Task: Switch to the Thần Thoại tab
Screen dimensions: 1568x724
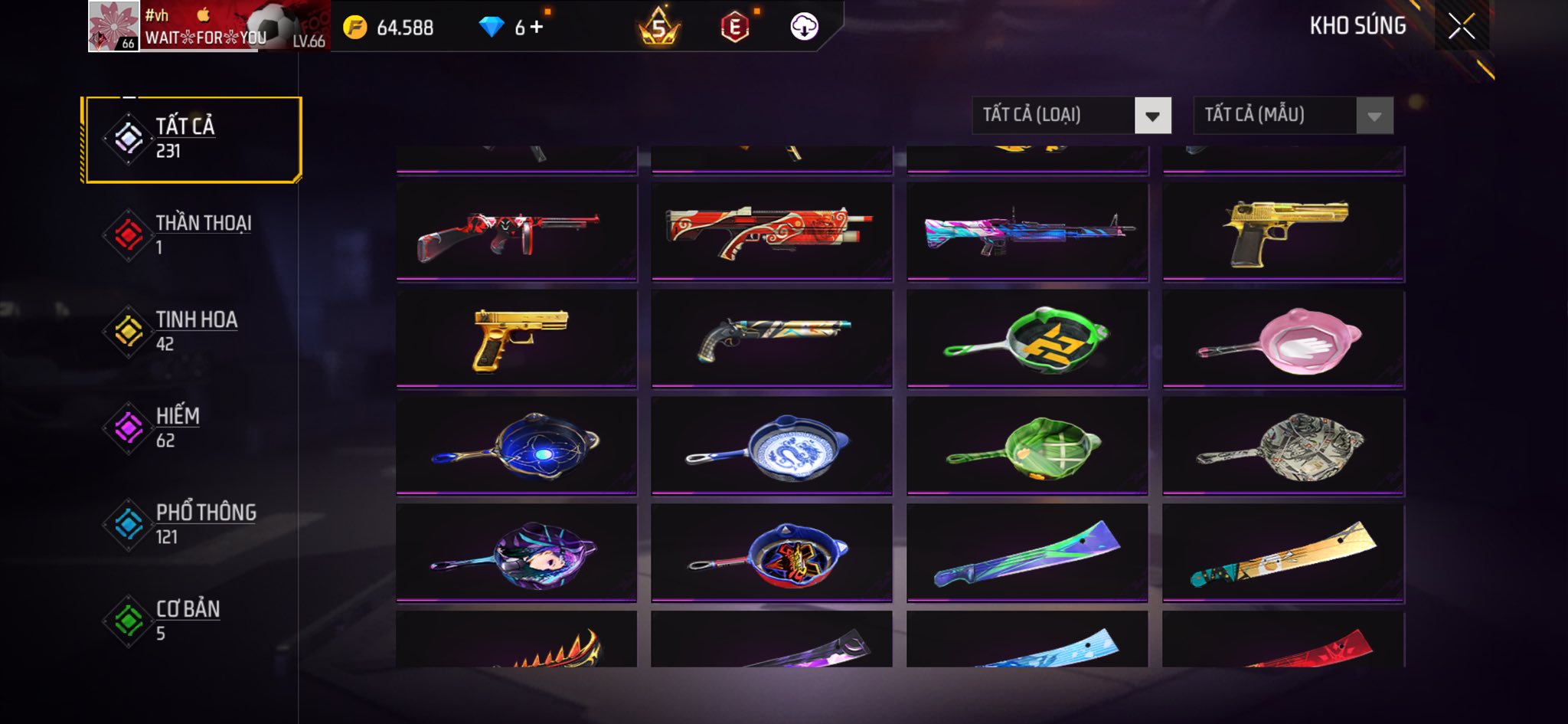Action: pos(192,234)
